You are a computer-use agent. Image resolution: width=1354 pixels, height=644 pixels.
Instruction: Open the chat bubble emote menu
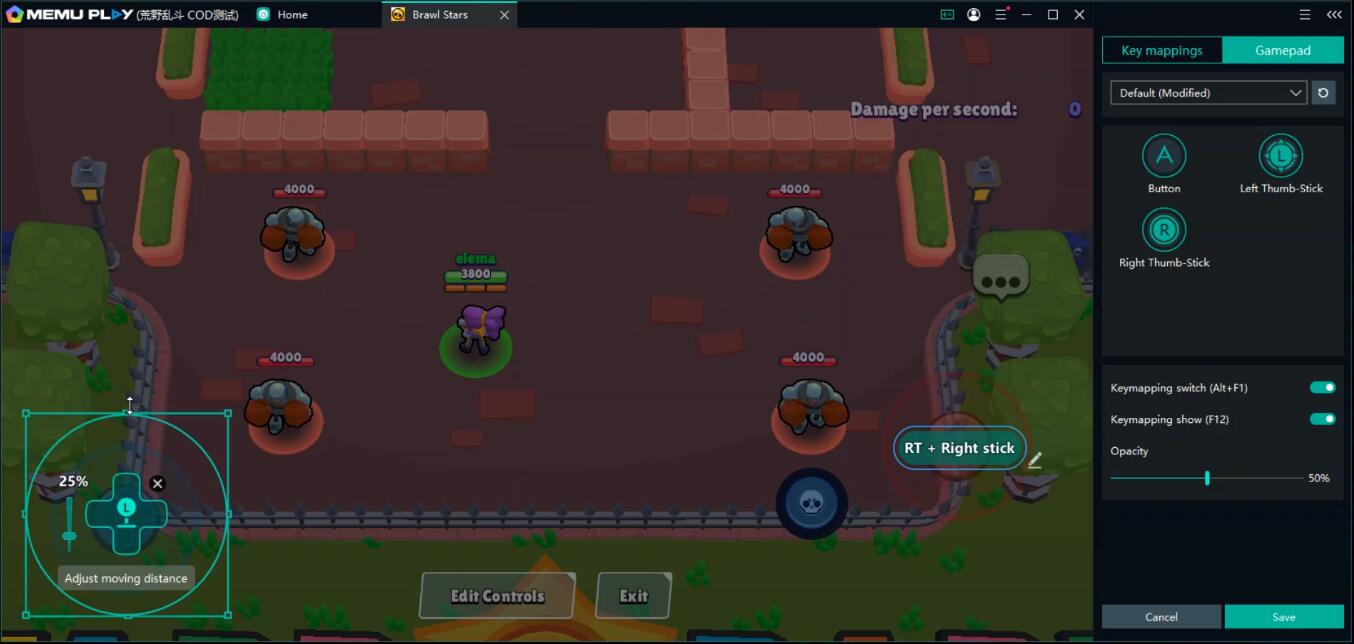pos(1000,274)
